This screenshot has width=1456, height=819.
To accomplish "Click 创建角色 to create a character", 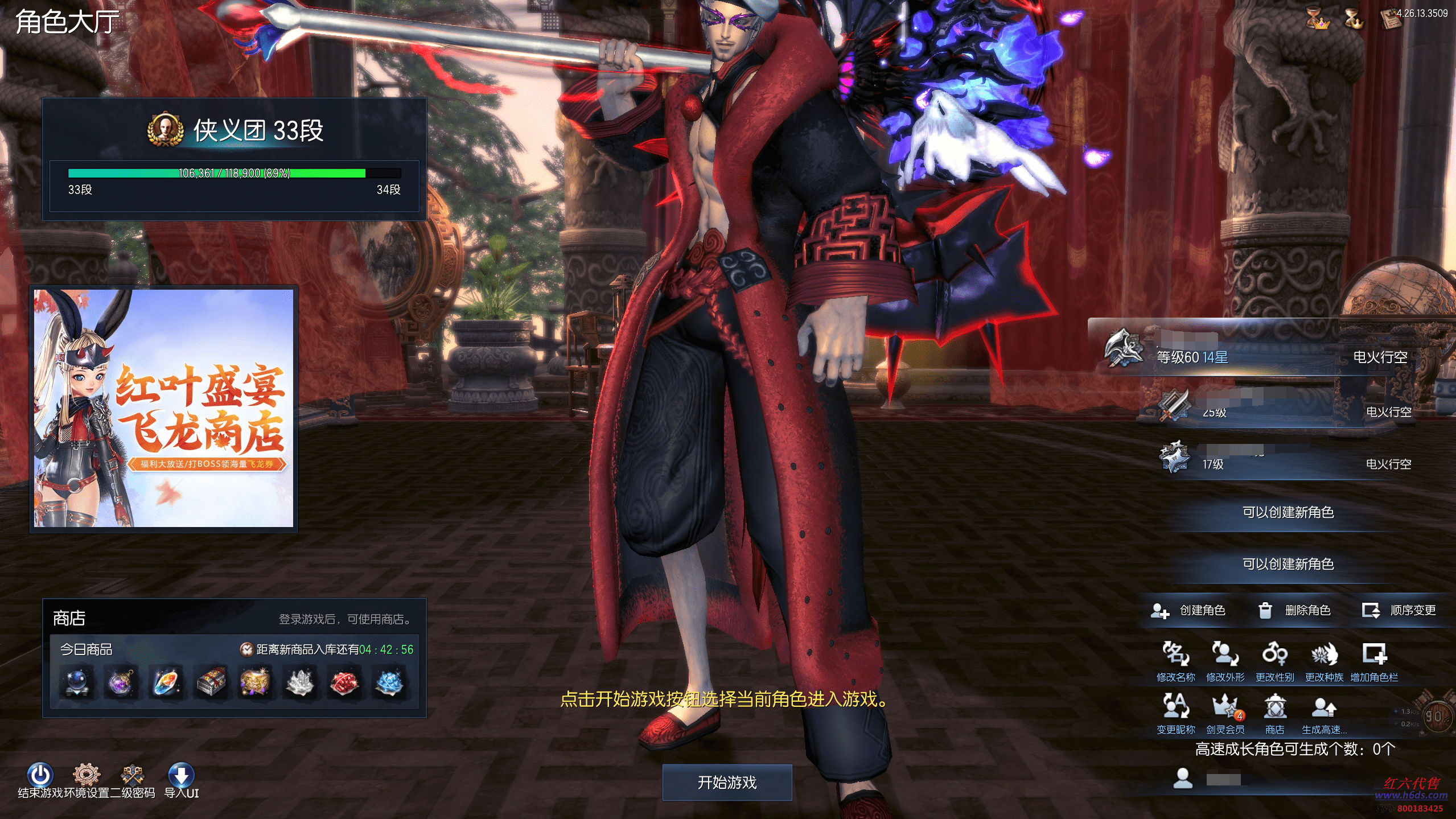I will pyautogui.click(x=1188, y=611).
